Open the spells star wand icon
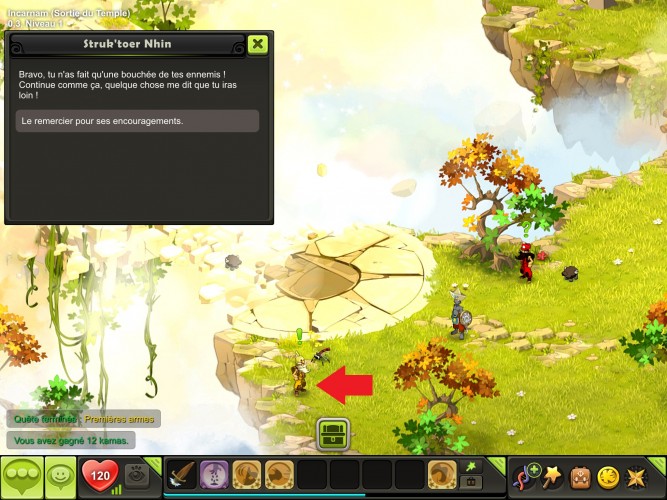Screen dimensions: 667x500 [x=552, y=476]
